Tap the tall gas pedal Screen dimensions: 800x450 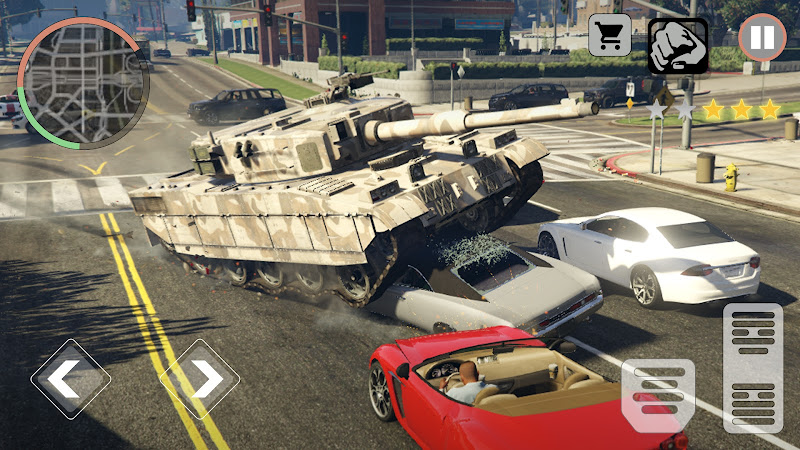[752, 367]
